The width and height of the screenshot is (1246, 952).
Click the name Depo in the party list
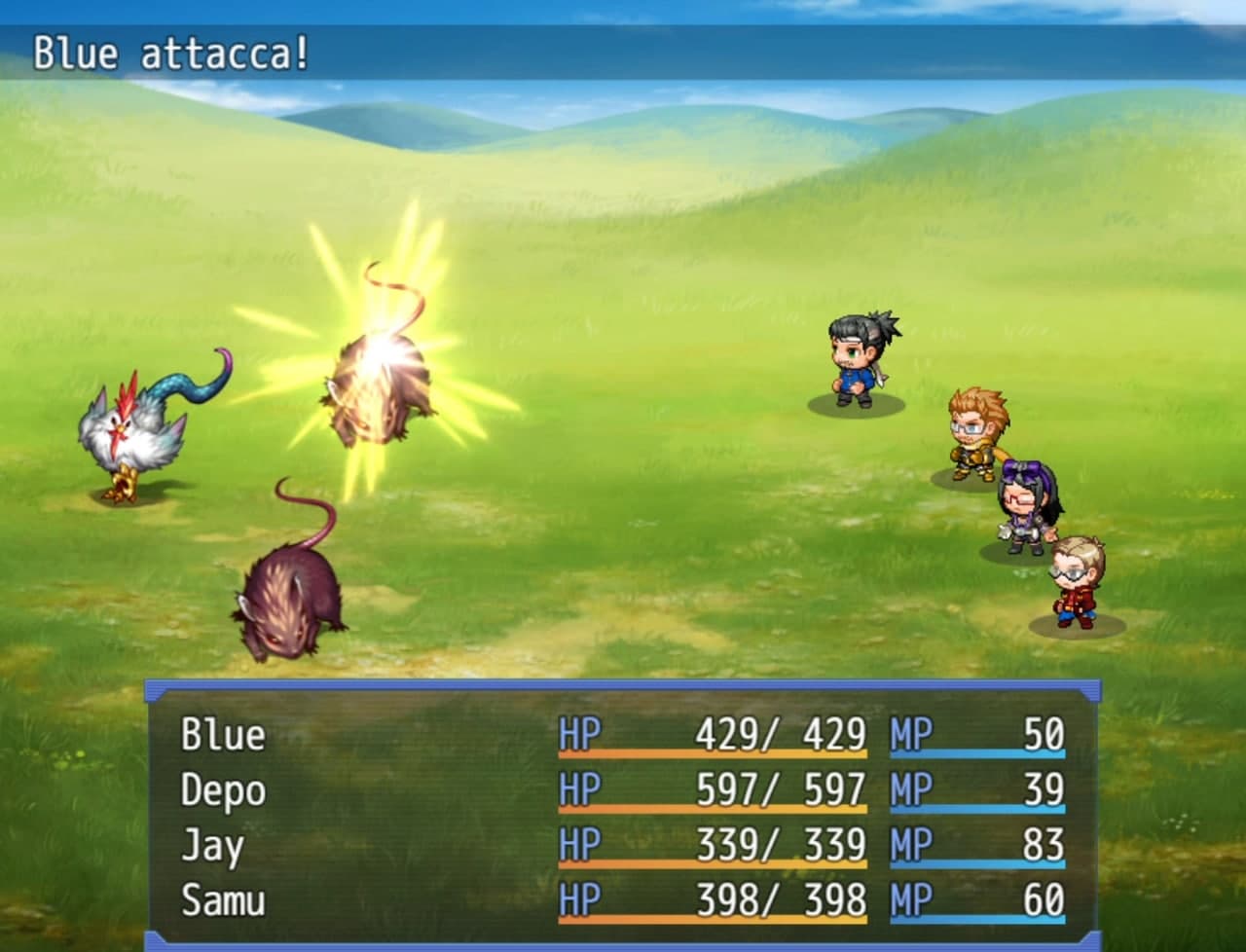tap(222, 793)
